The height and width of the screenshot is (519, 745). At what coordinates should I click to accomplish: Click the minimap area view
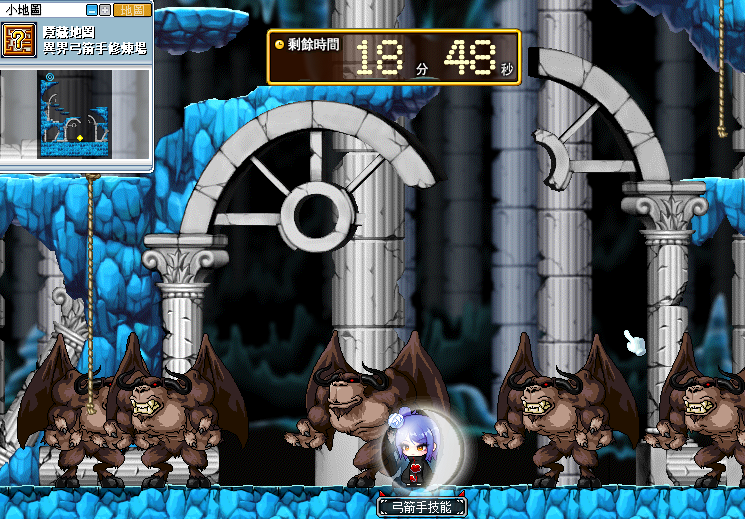coord(75,113)
